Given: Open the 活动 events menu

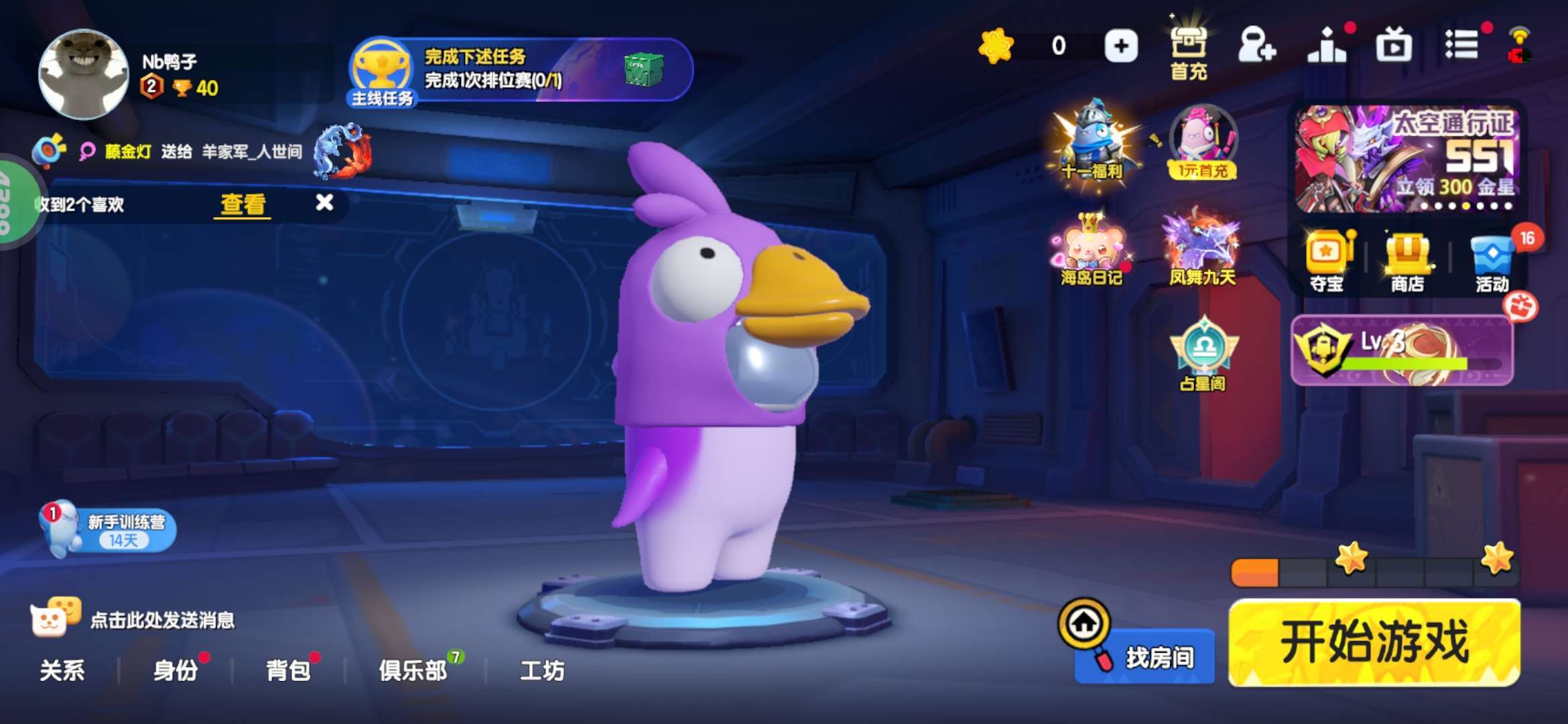Looking at the screenshot, I should (1492, 263).
